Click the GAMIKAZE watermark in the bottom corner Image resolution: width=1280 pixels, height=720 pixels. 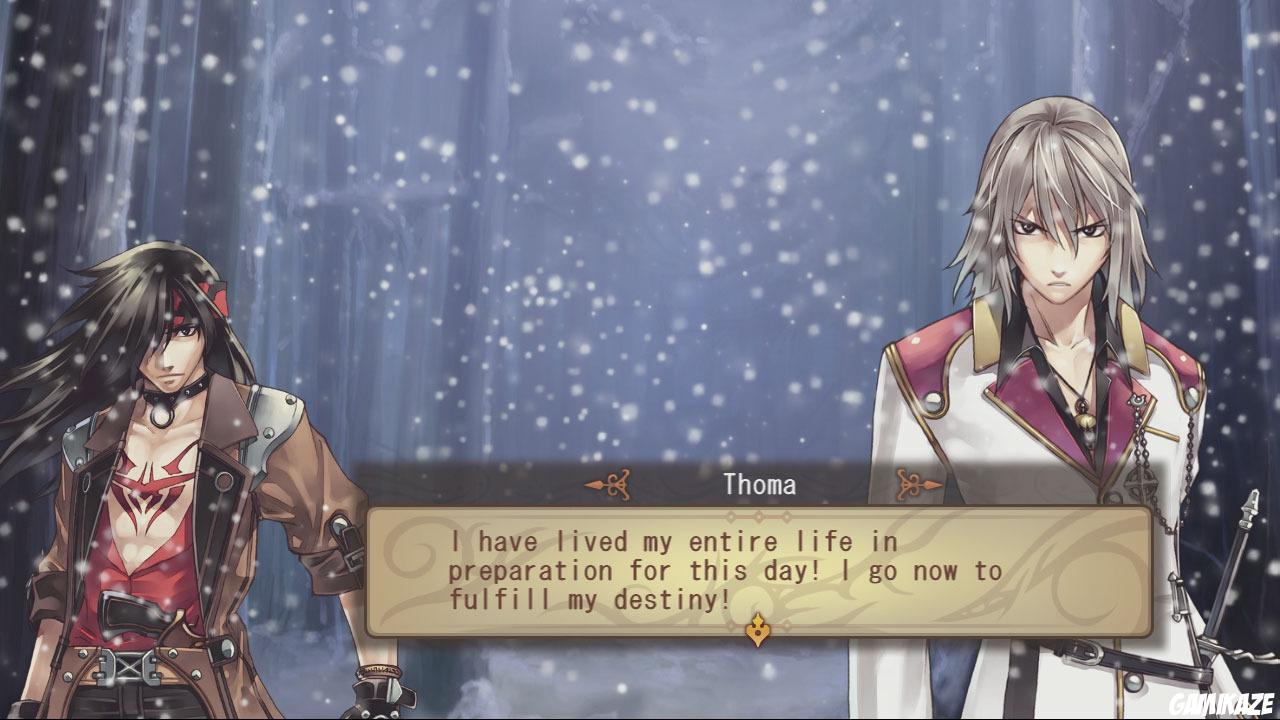click(1224, 701)
